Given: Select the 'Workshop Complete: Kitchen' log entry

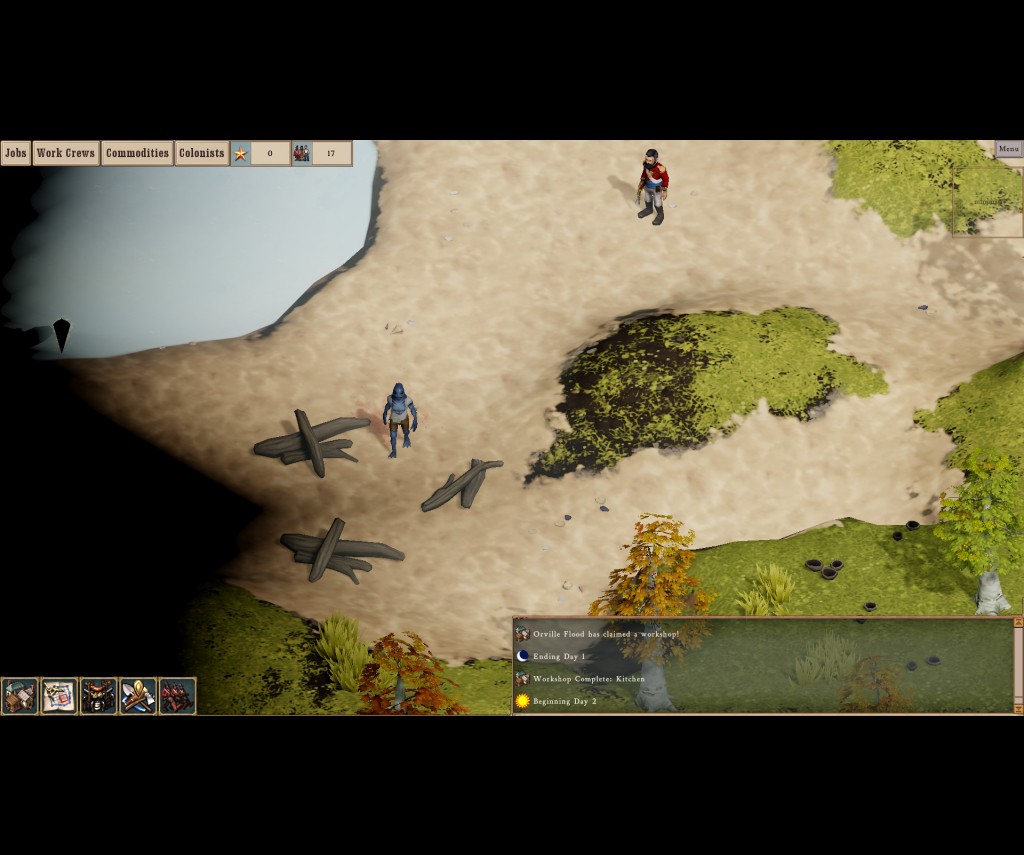Looking at the screenshot, I should [588, 679].
